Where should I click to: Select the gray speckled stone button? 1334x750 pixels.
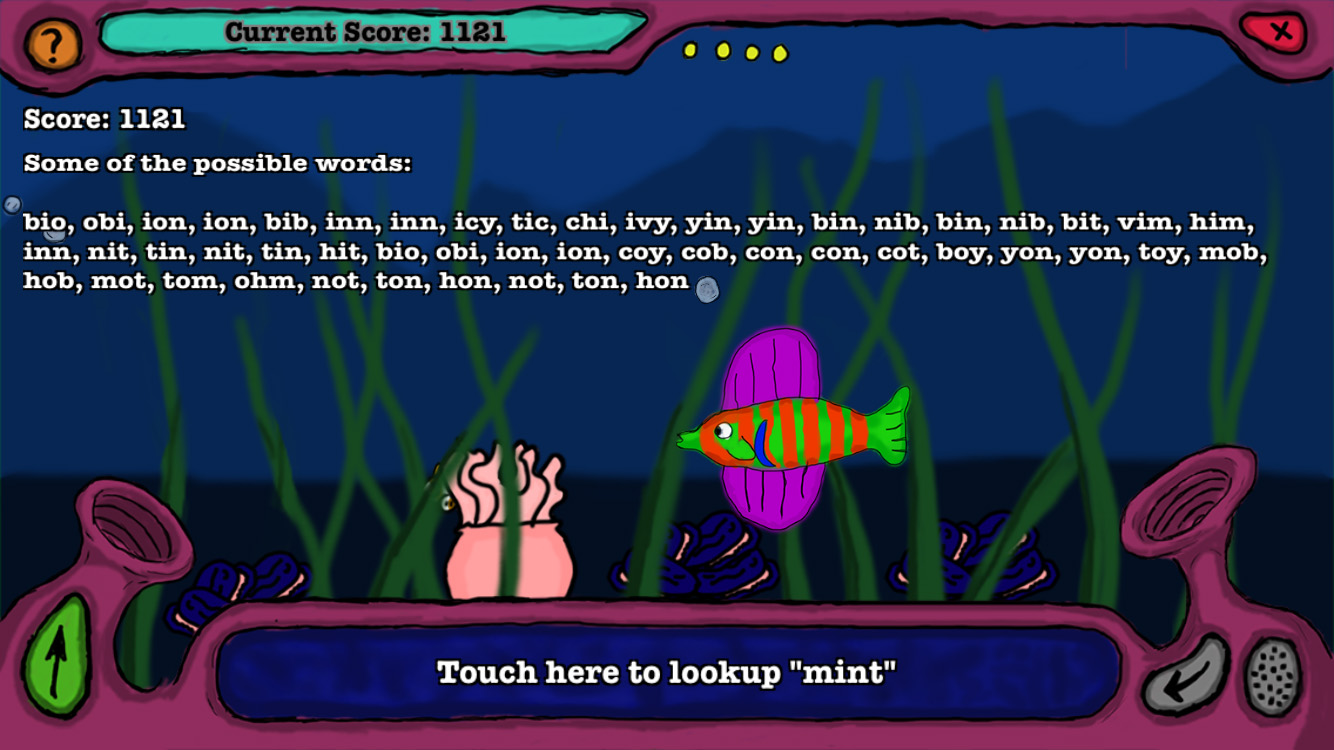pyautogui.click(x=1273, y=675)
